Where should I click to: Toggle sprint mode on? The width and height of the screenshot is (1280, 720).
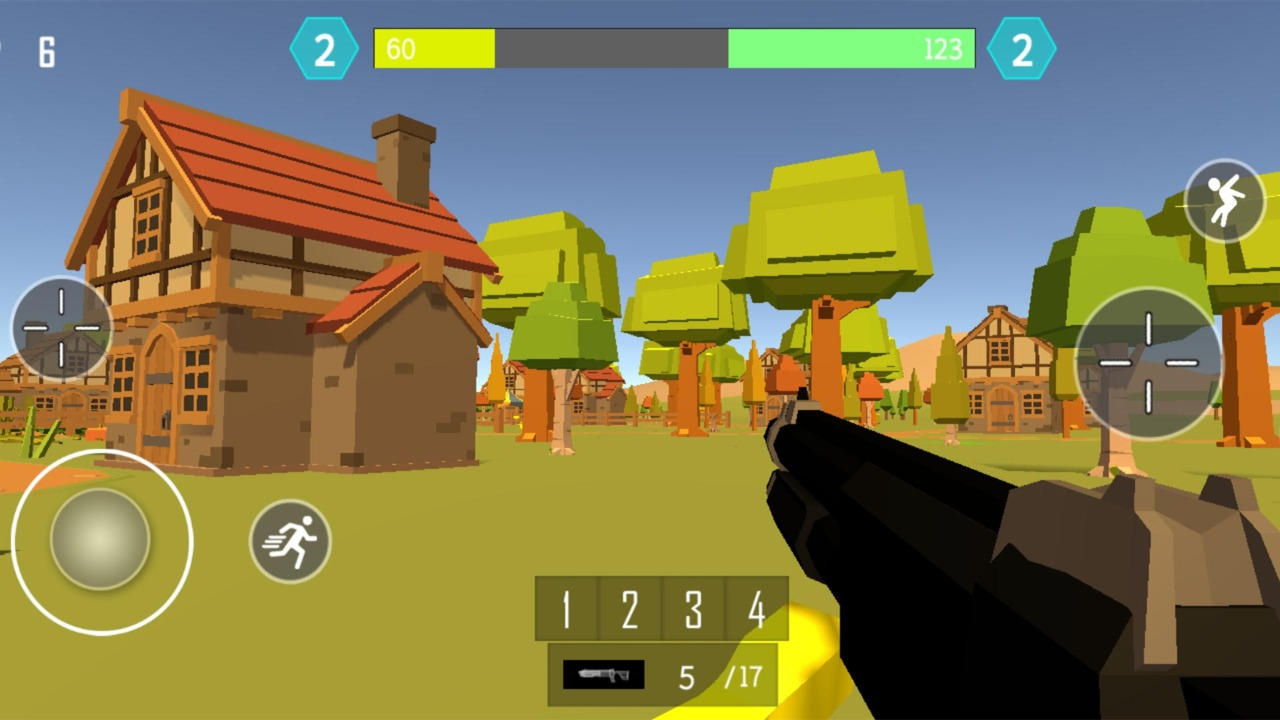coord(291,542)
